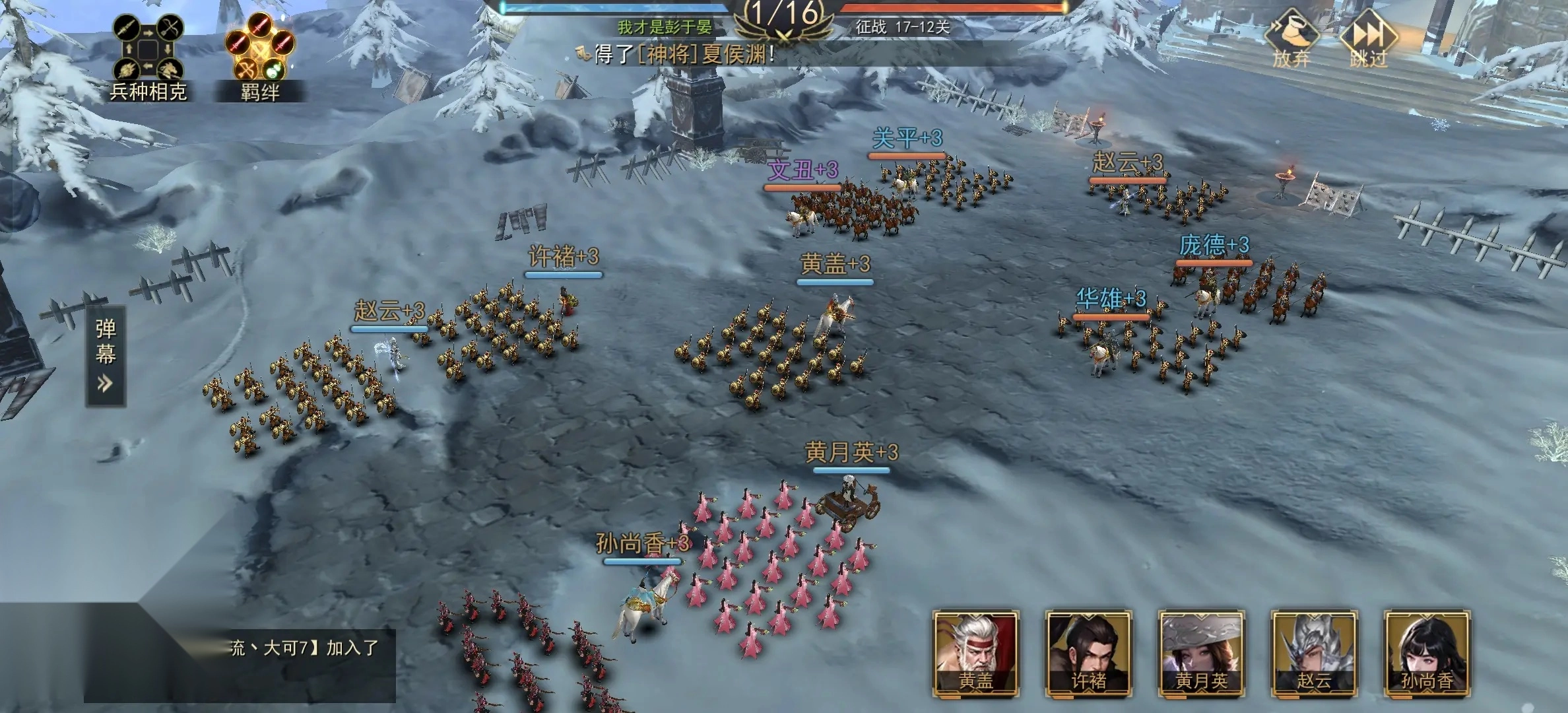Select the 黄盖 hero portrait
The height and width of the screenshot is (713, 1568).
pos(975,654)
